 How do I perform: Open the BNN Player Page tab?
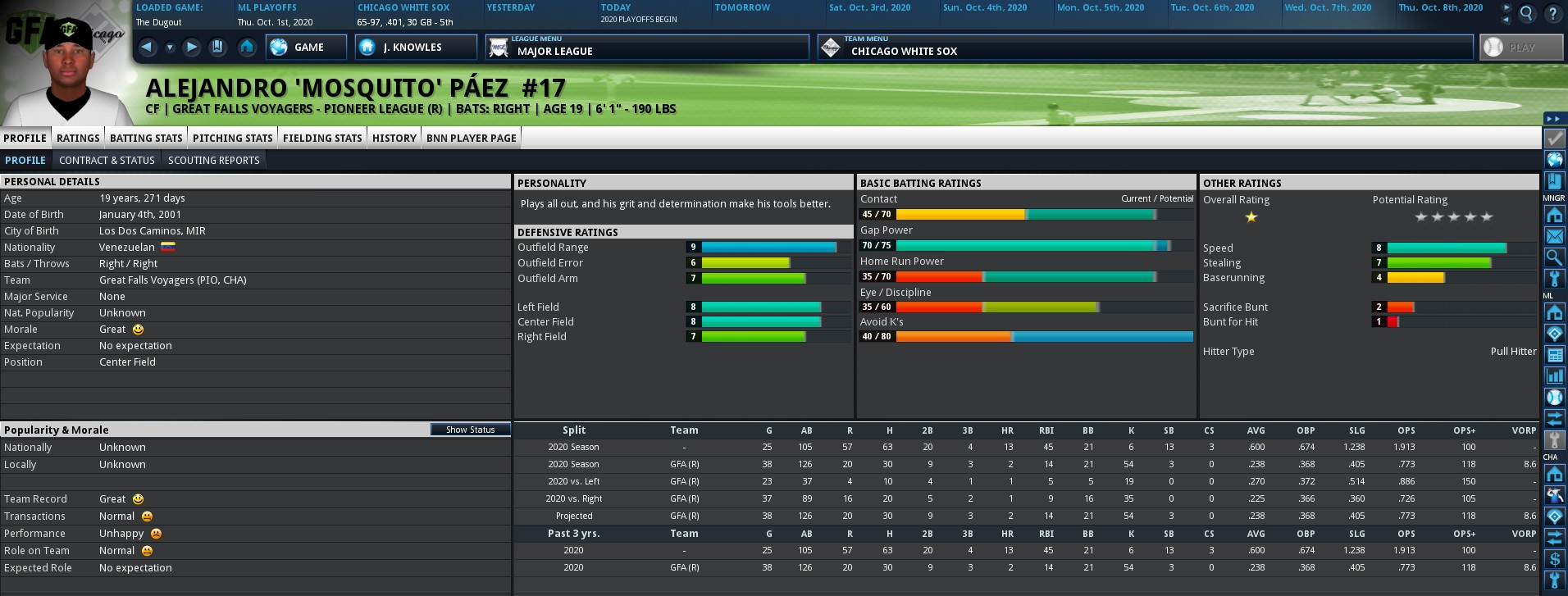(x=471, y=138)
